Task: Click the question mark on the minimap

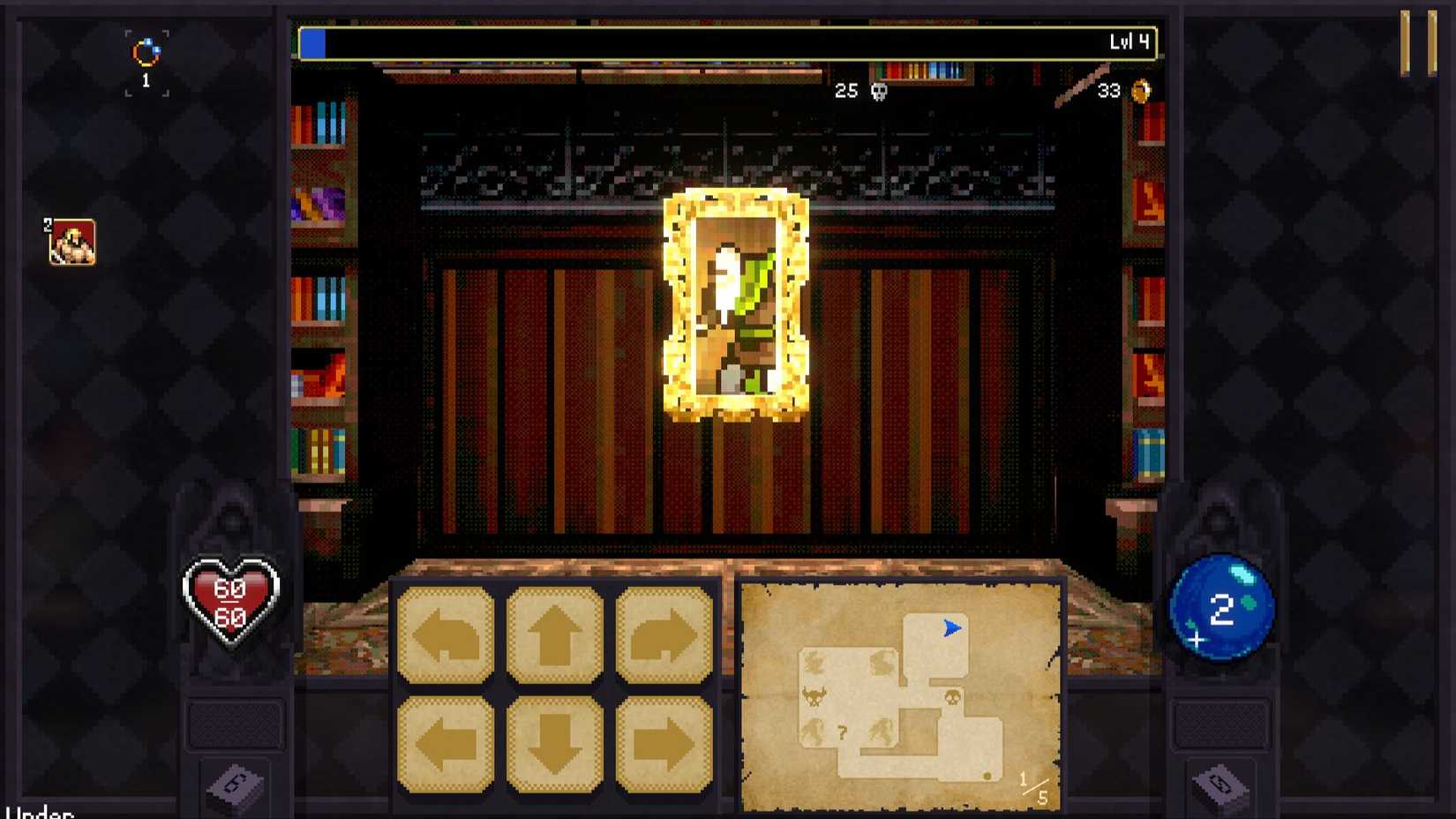Action: [x=844, y=730]
